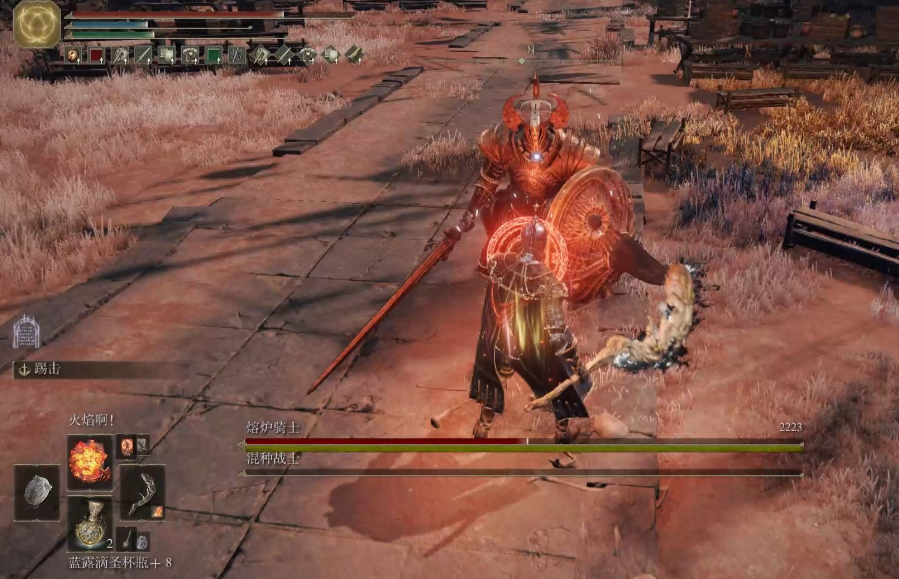Select the right-hand curved weapon slot
899x579 pixels.
(x=142, y=492)
